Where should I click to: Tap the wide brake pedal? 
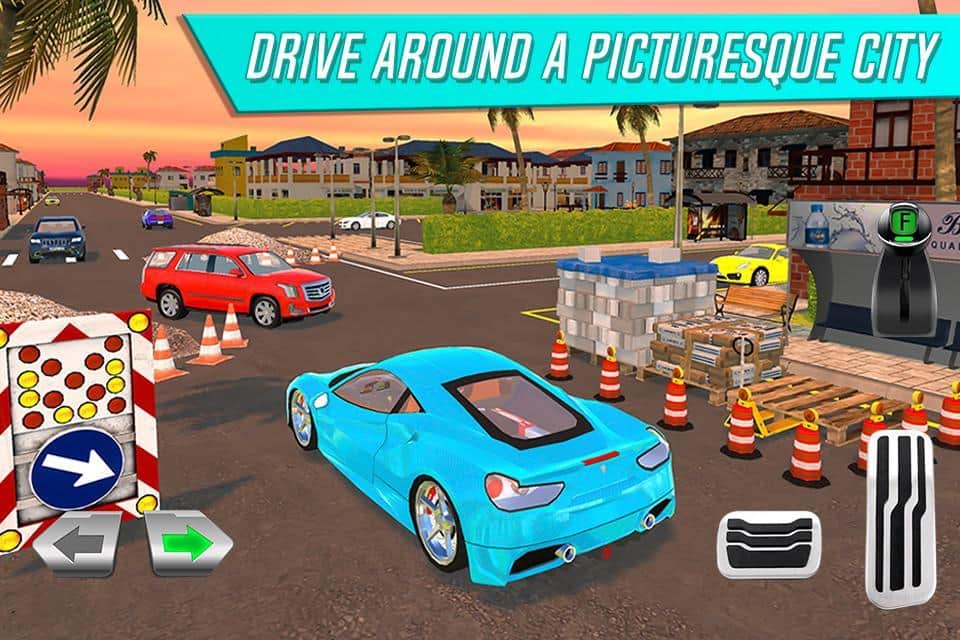(768, 544)
